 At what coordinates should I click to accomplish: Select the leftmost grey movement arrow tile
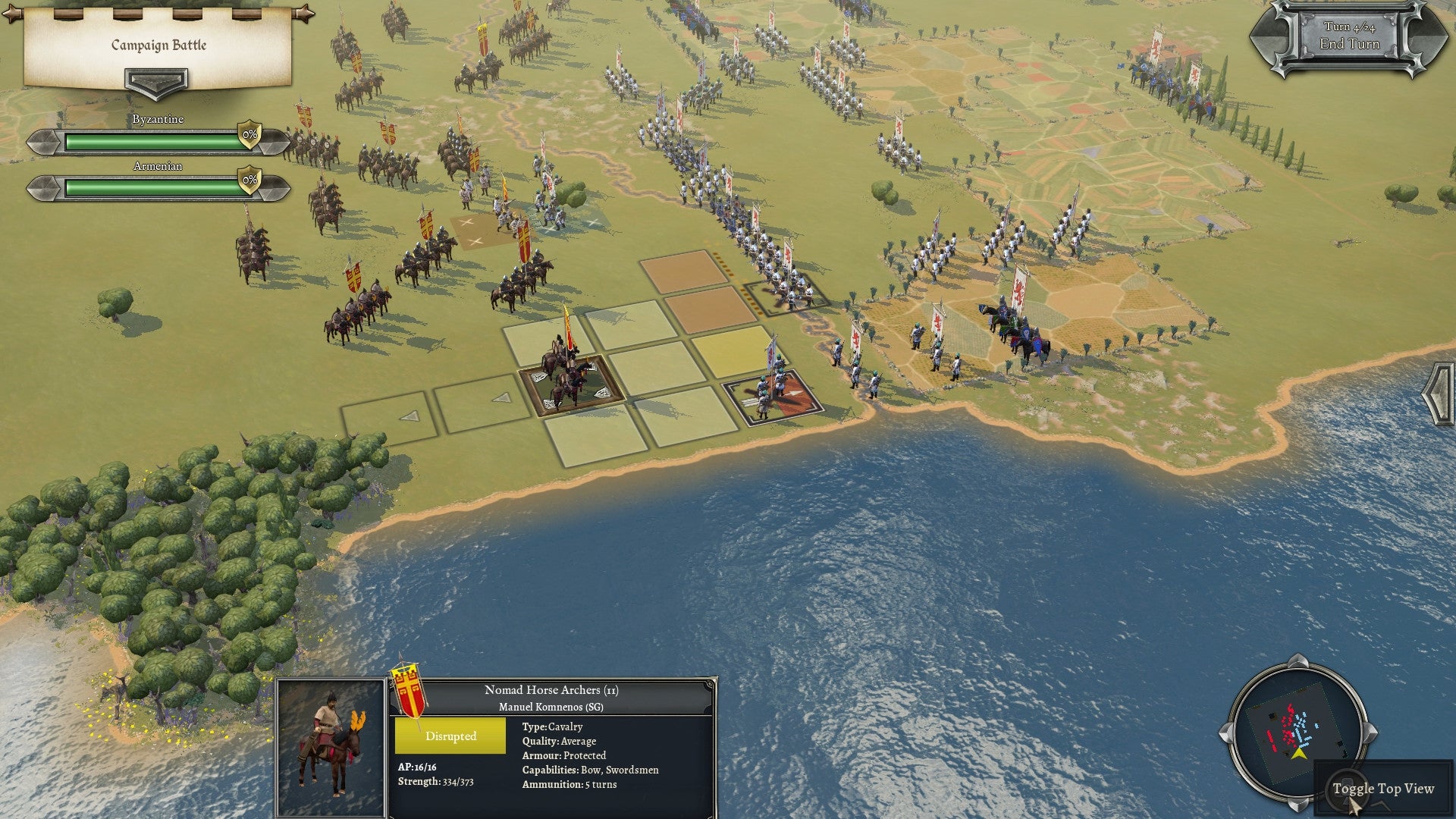[409, 417]
